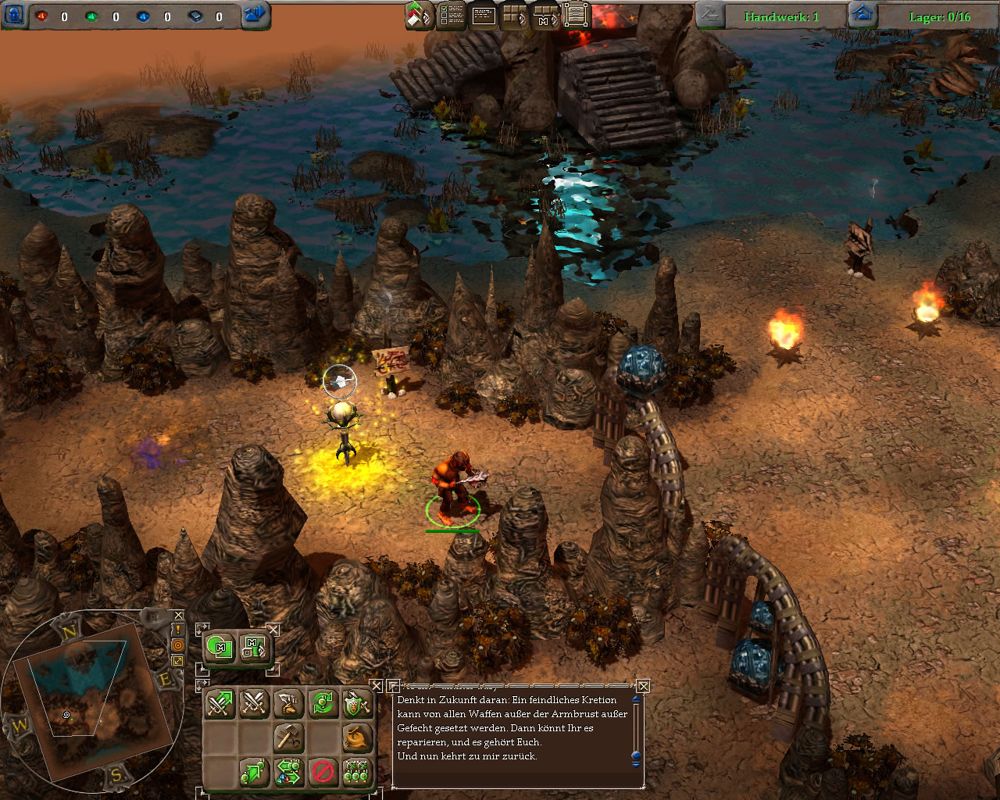Close the message text window
This screenshot has height=800, width=1000.
643,686
